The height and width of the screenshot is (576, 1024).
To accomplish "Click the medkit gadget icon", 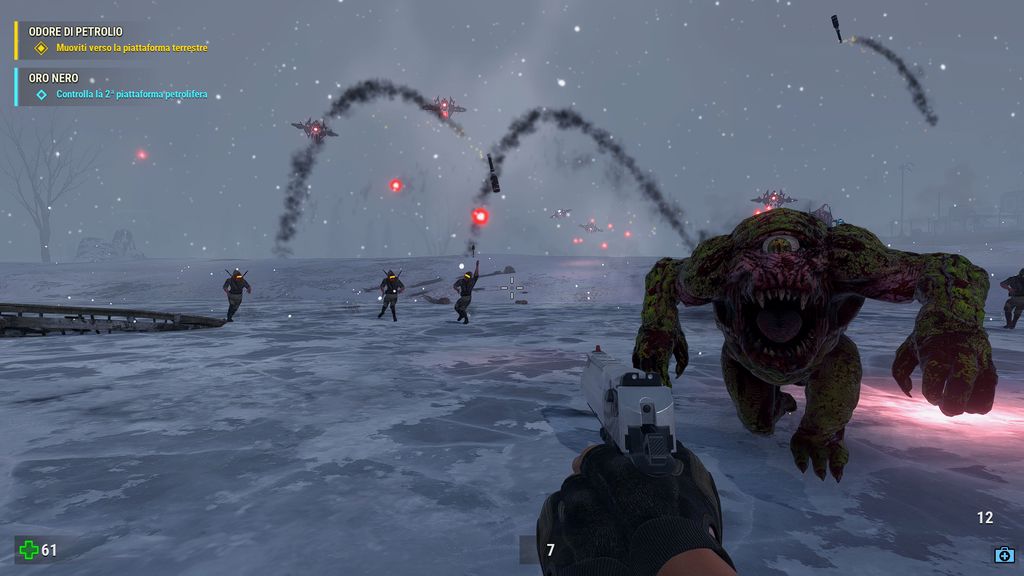I will tap(1004, 554).
